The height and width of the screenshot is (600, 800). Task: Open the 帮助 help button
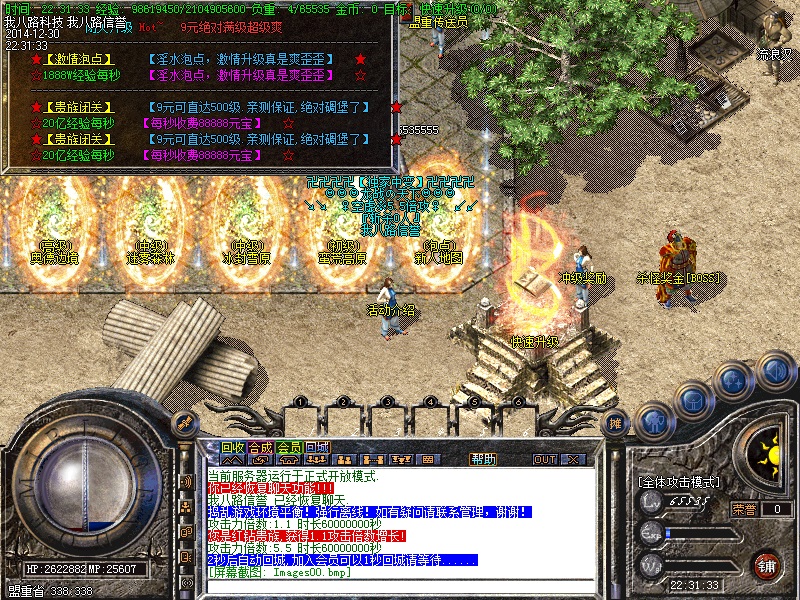tap(483, 459)
